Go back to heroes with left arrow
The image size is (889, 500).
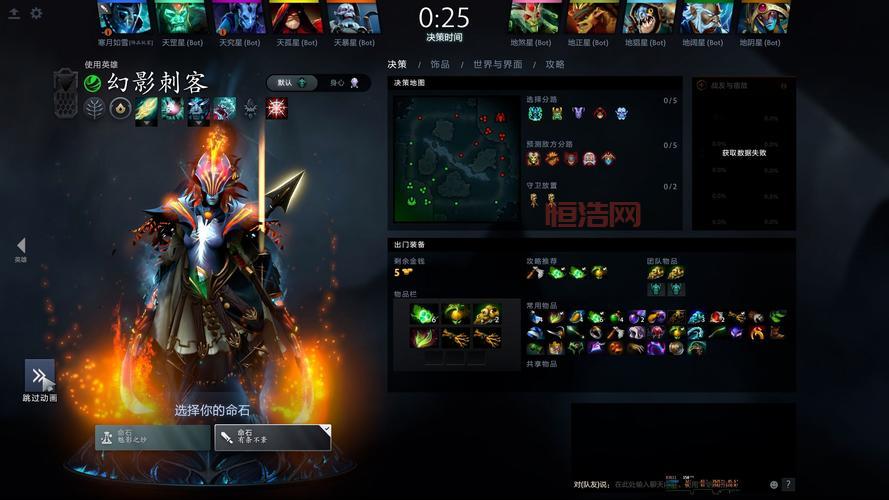point(20,246)
